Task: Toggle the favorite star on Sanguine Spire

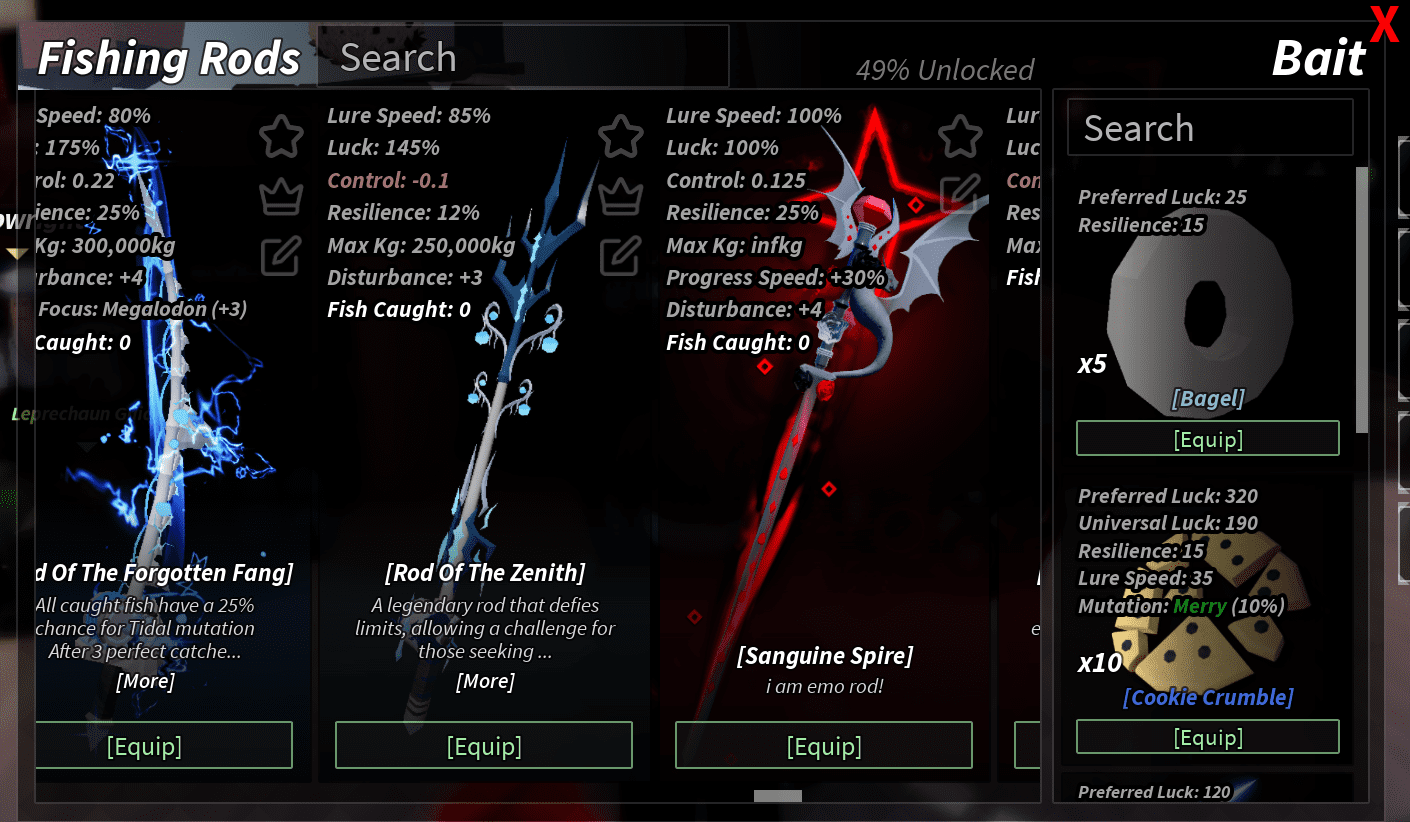Action: click(x=961, y=137)
